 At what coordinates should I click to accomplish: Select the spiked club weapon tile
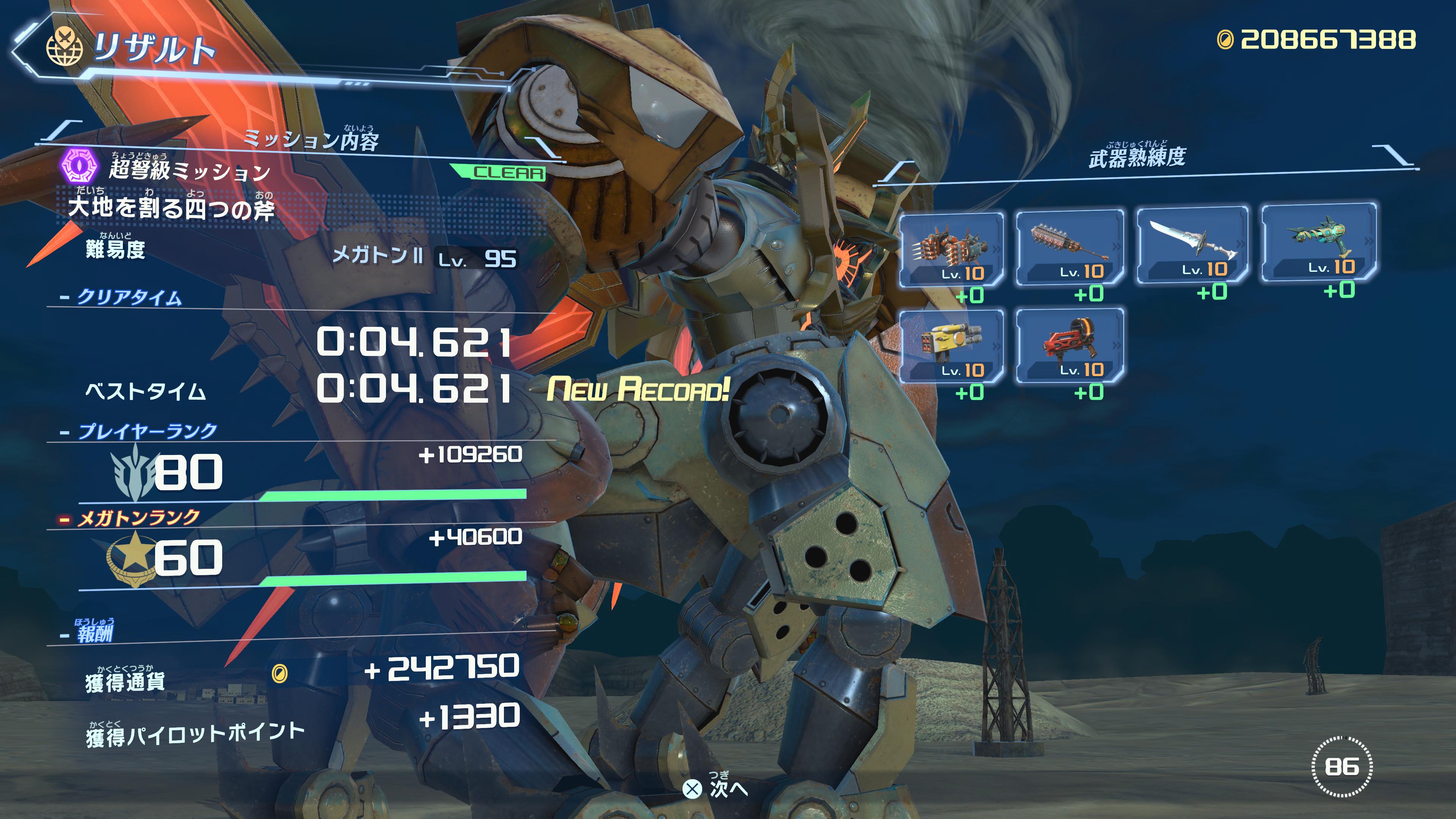pyautogui.click(x=1069, y=247)
